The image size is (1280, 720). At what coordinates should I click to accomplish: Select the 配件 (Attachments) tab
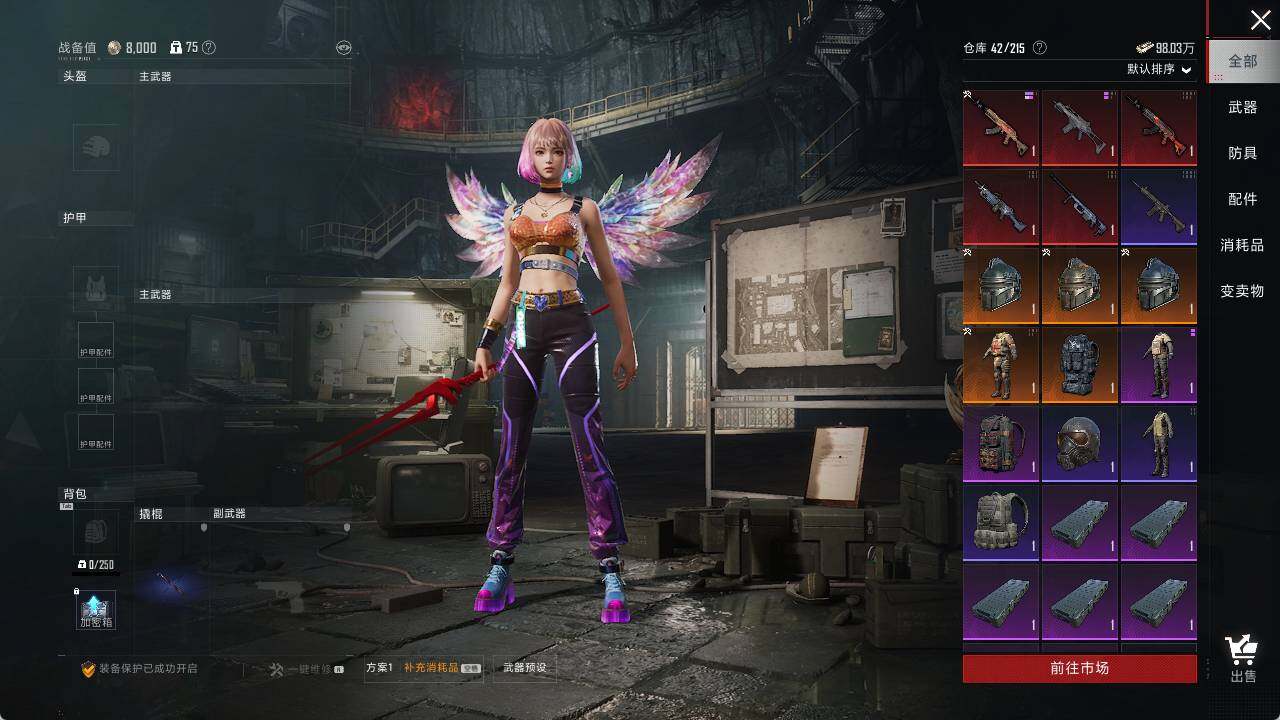coord(1243,199)
